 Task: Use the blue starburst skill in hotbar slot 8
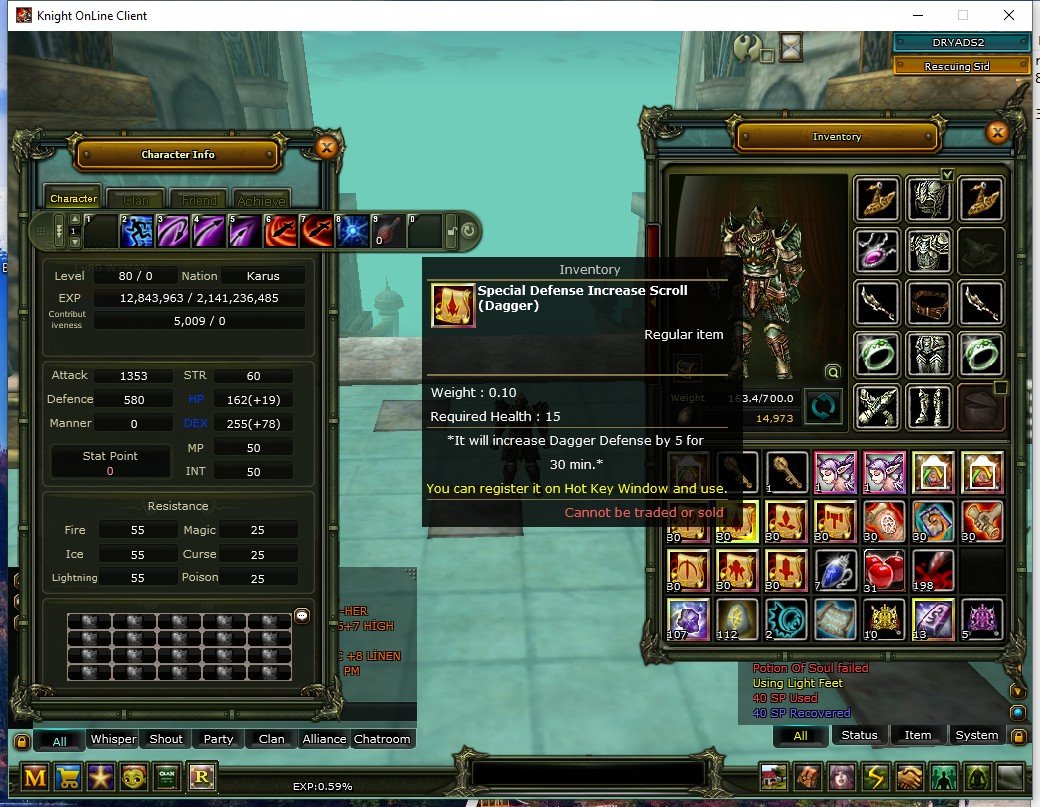(352, 232)
